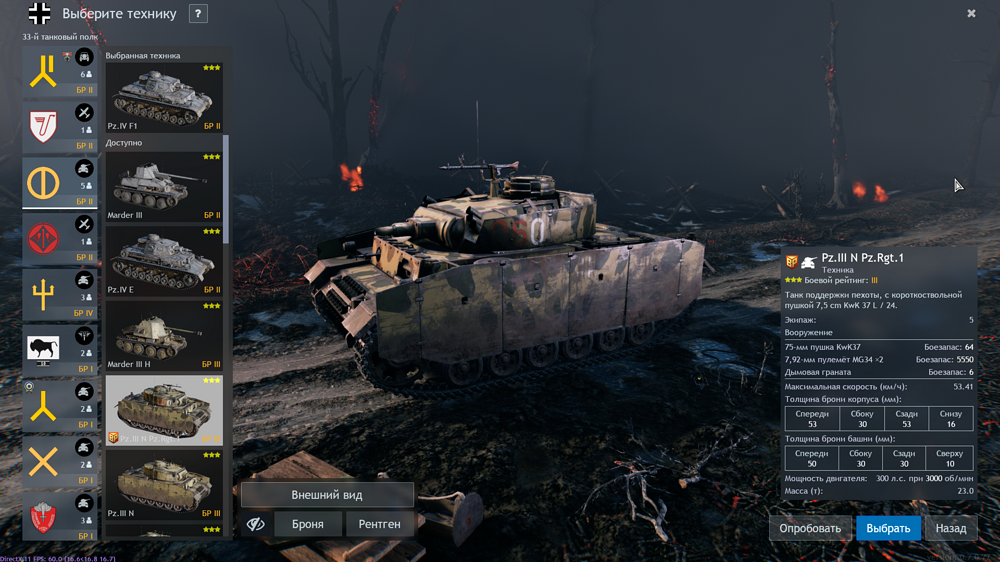Click the selected Pz.IV F1 vehicle
Image resolution: width=1000 pixels, height=562 pixels.
tap(164, 97)
